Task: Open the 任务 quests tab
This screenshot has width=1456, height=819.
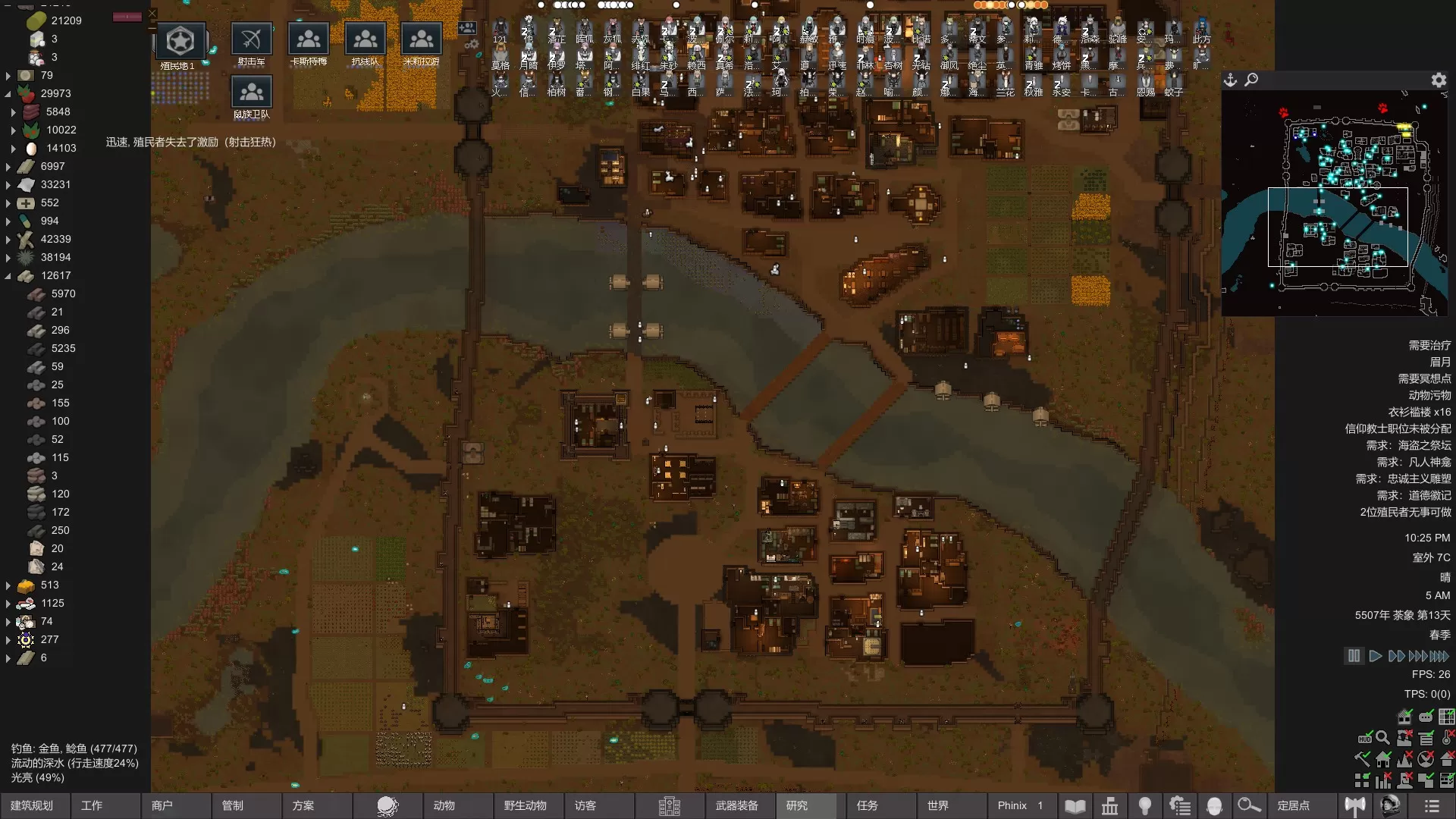Action: [x=868, y=805]
